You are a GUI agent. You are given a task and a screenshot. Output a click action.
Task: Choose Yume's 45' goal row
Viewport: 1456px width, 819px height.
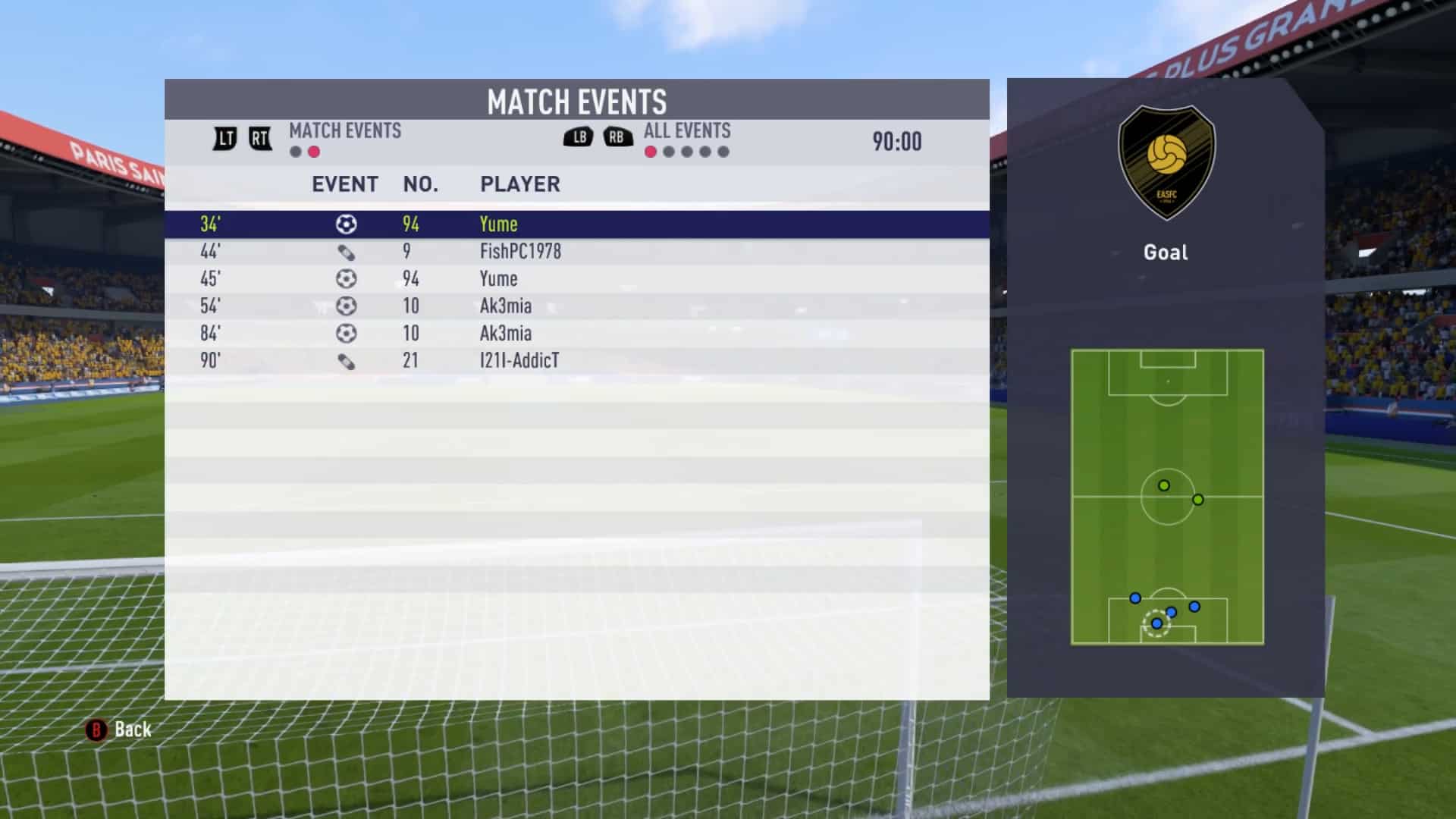tap(576, 279)
